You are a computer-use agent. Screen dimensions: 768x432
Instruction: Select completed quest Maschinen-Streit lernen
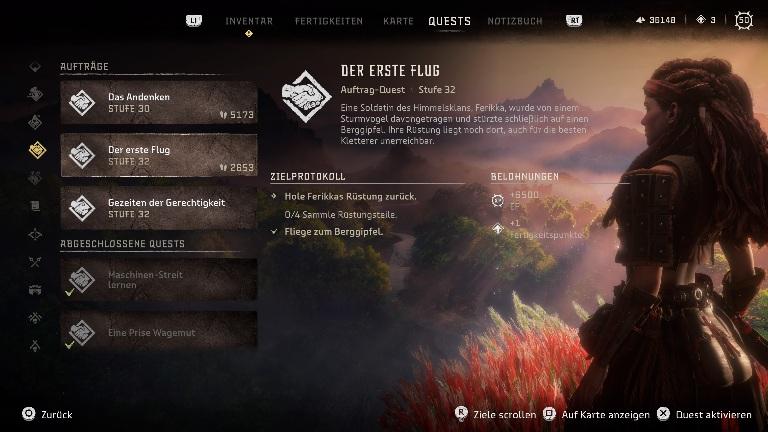[158, 279]
